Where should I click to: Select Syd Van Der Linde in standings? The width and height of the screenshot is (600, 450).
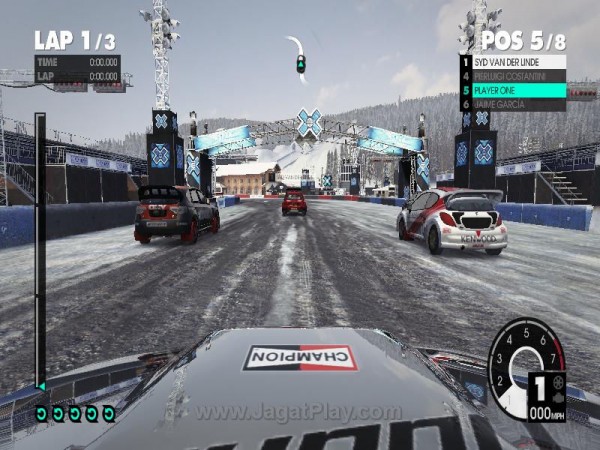pos(513,62)
